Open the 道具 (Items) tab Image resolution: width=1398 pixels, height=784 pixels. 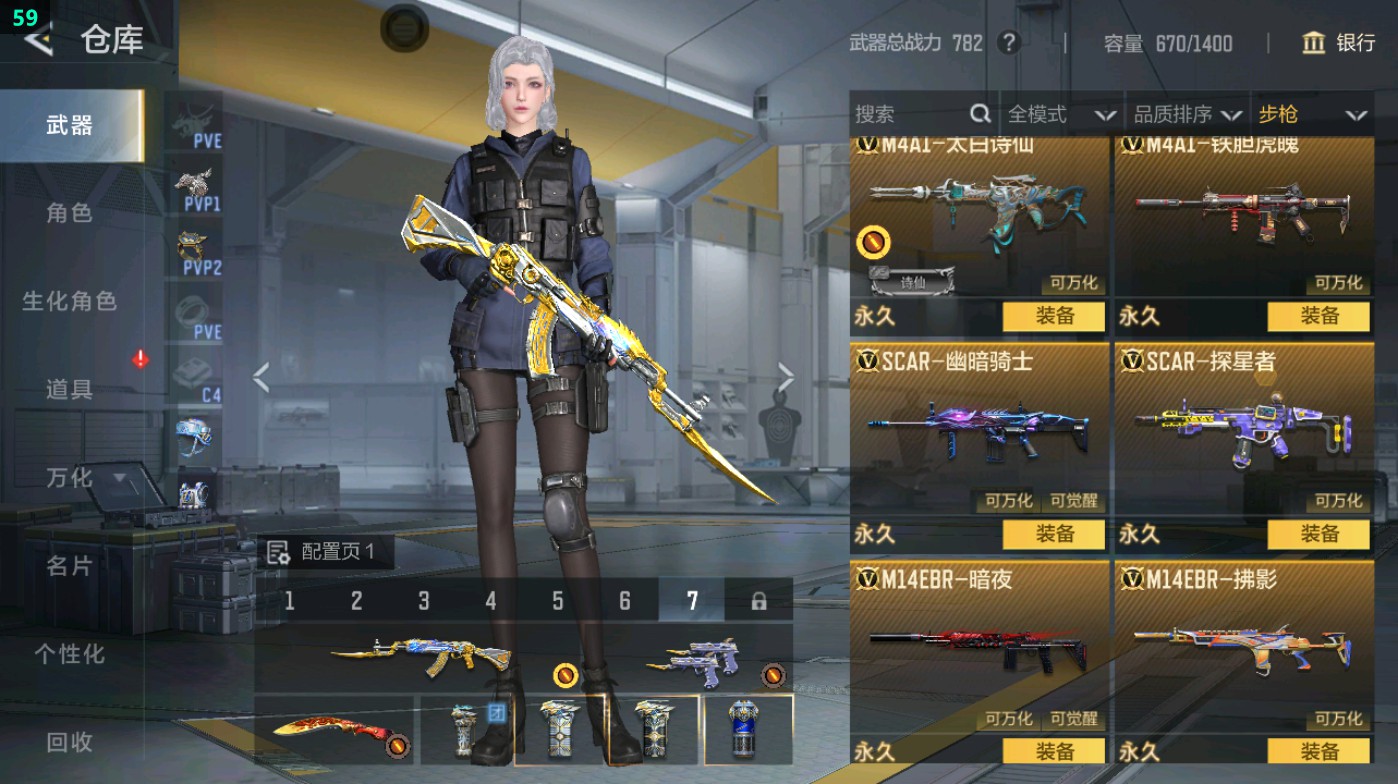click(x=70, y=389)
